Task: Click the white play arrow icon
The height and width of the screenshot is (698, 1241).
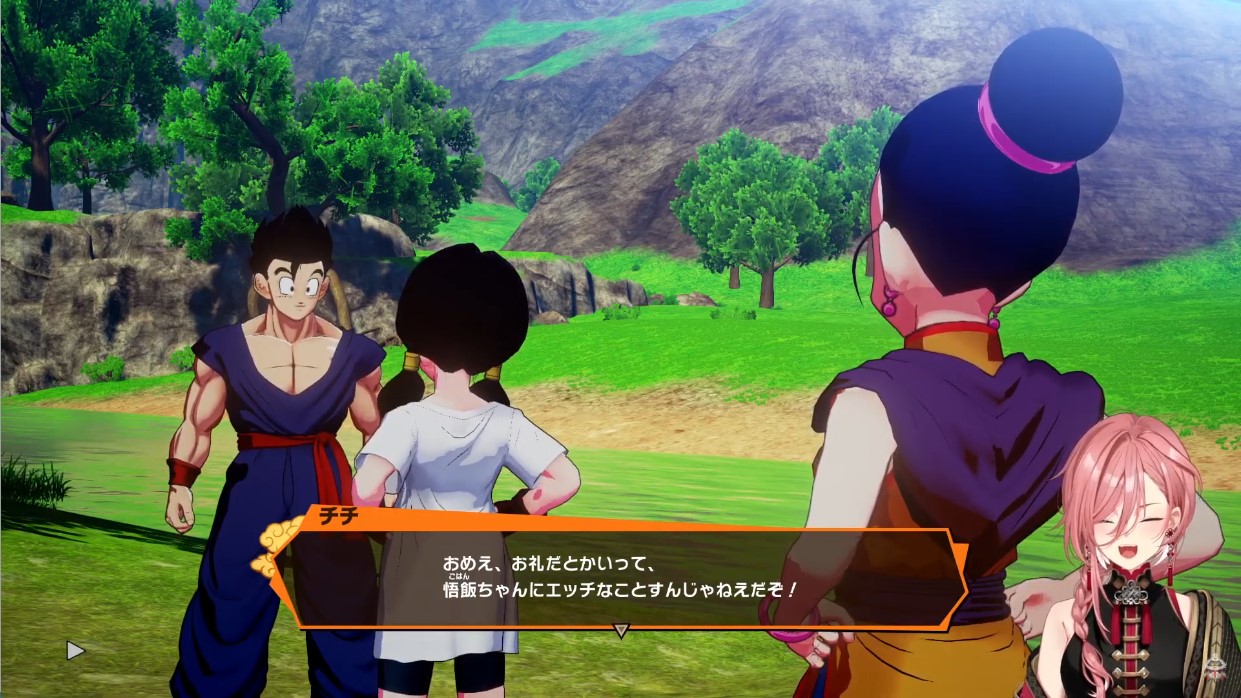Action: pos(75,650)
